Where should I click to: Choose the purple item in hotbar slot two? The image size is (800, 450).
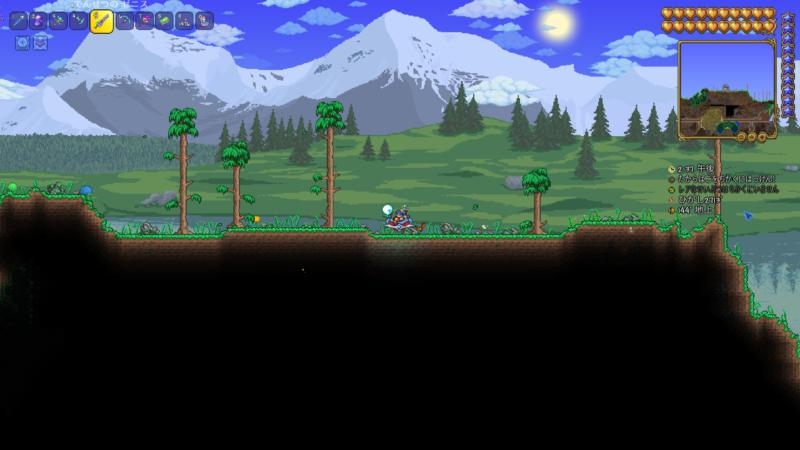tap(38, 20)
